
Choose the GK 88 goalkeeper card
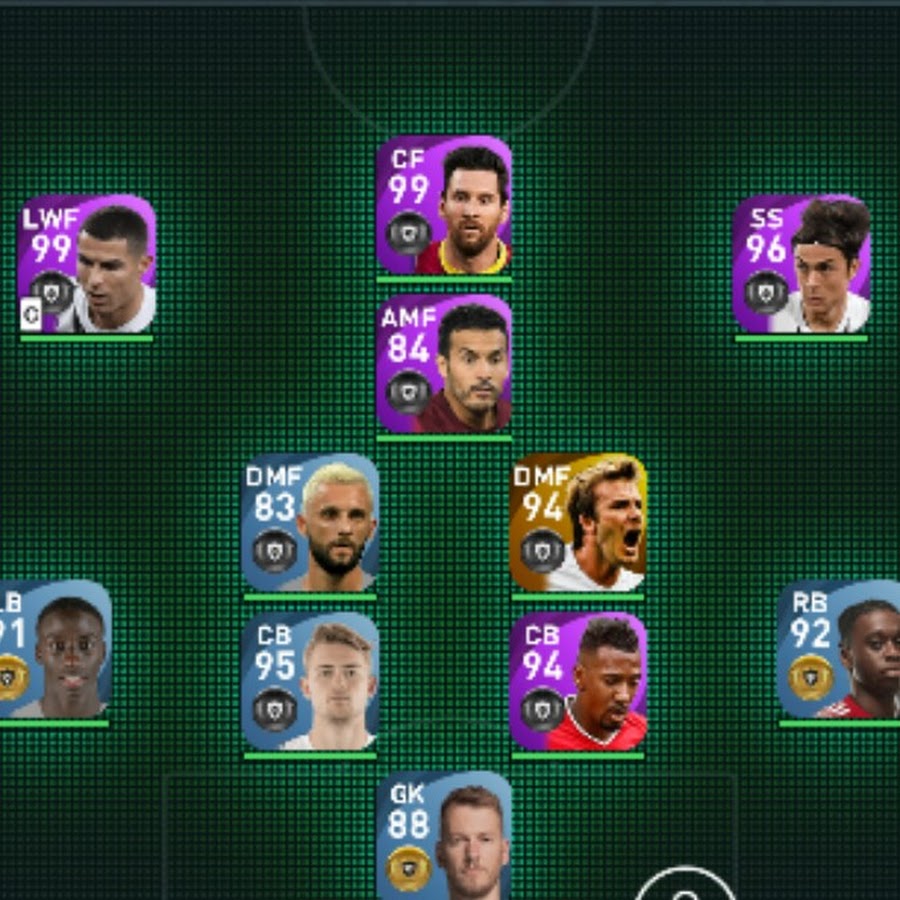click(444, 836)
